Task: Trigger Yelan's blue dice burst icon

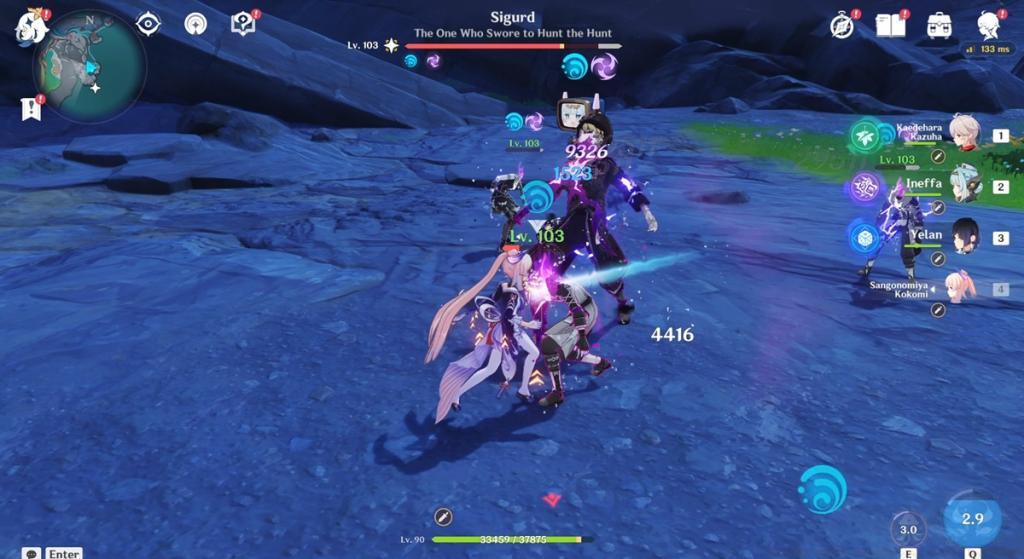Action: (865, 238)
